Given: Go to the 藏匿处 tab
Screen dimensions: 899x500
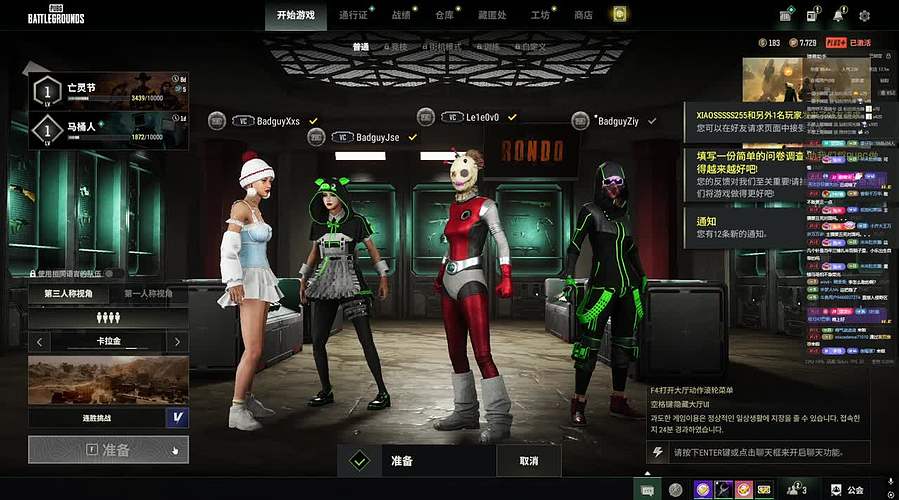Looking at the screenshot, I should (x=493, y=15).
